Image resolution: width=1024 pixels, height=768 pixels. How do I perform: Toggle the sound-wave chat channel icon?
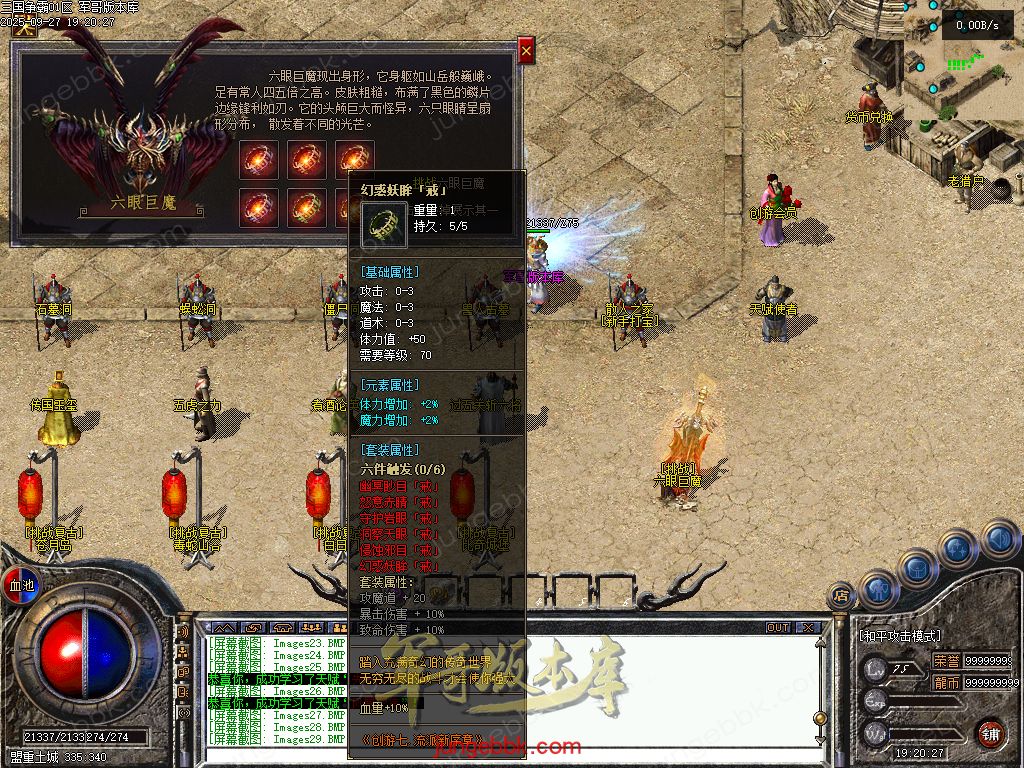pyautogui.click(x=183, y=632)
